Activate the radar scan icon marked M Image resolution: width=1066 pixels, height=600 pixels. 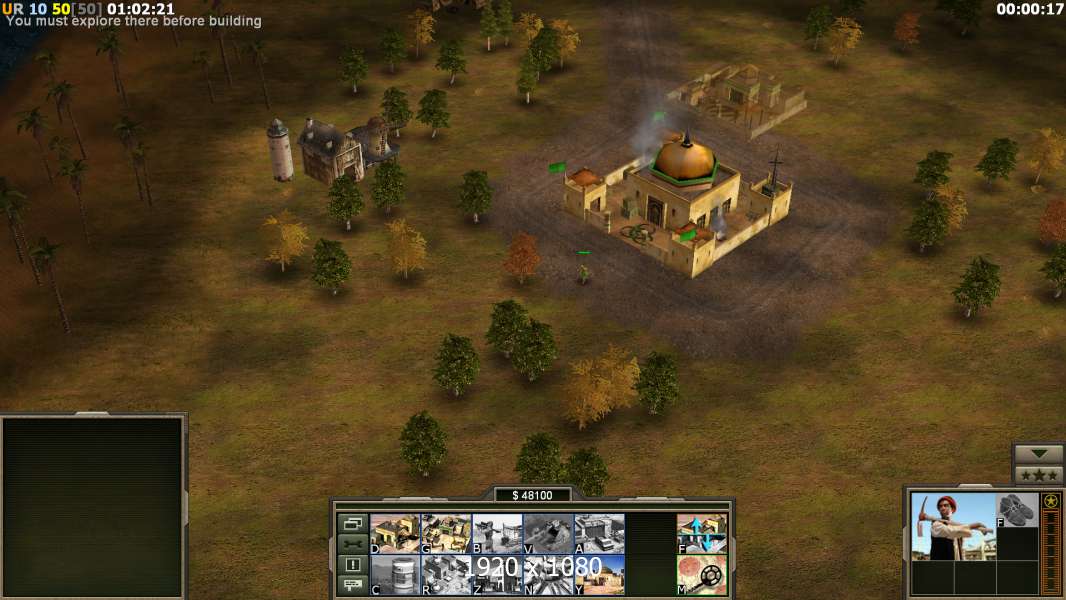coord(702,575)
